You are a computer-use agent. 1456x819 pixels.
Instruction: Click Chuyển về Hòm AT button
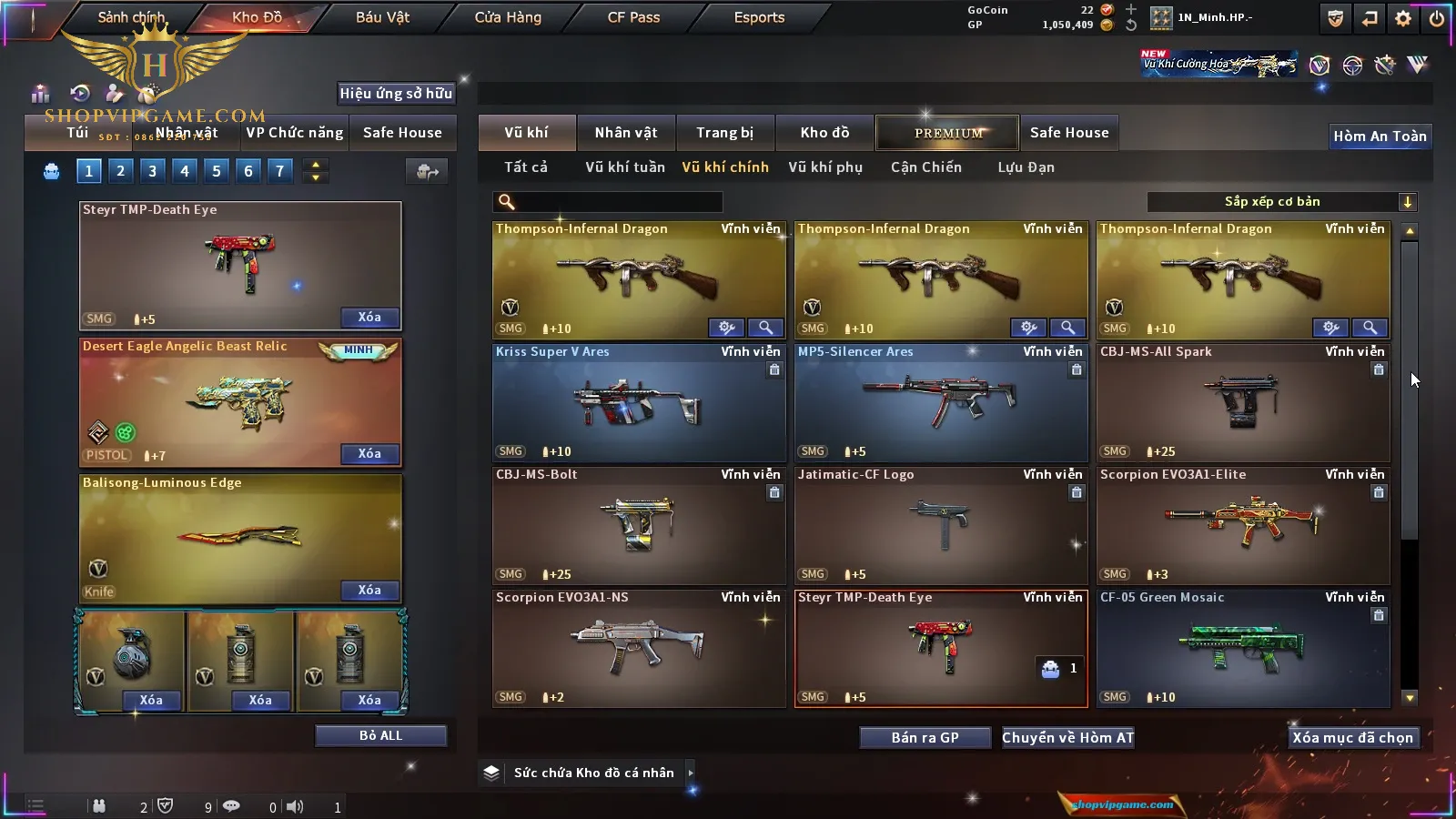tap(1067, 738)
